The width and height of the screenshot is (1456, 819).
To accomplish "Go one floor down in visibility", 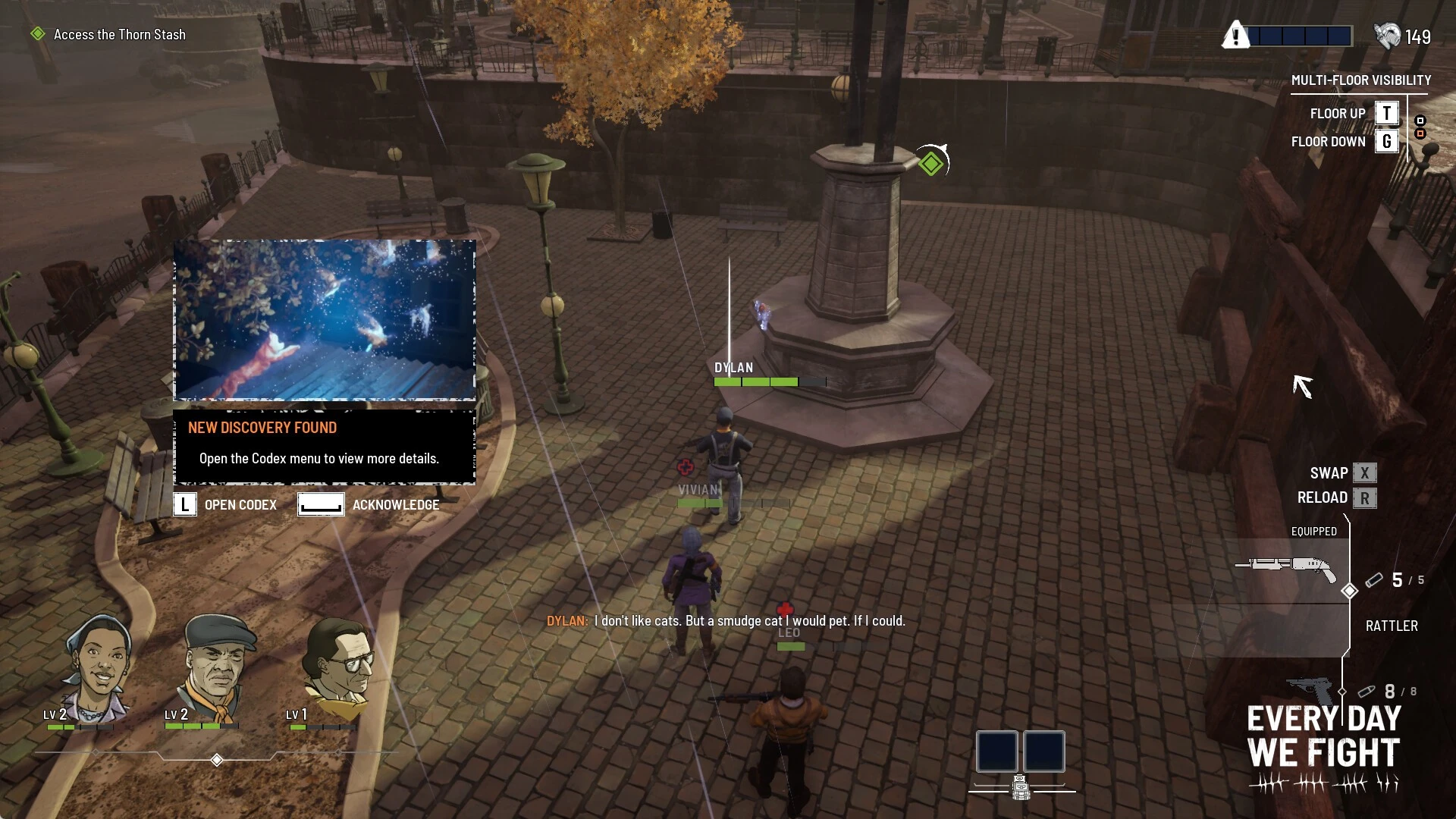I will click(x=1386, y=142).
